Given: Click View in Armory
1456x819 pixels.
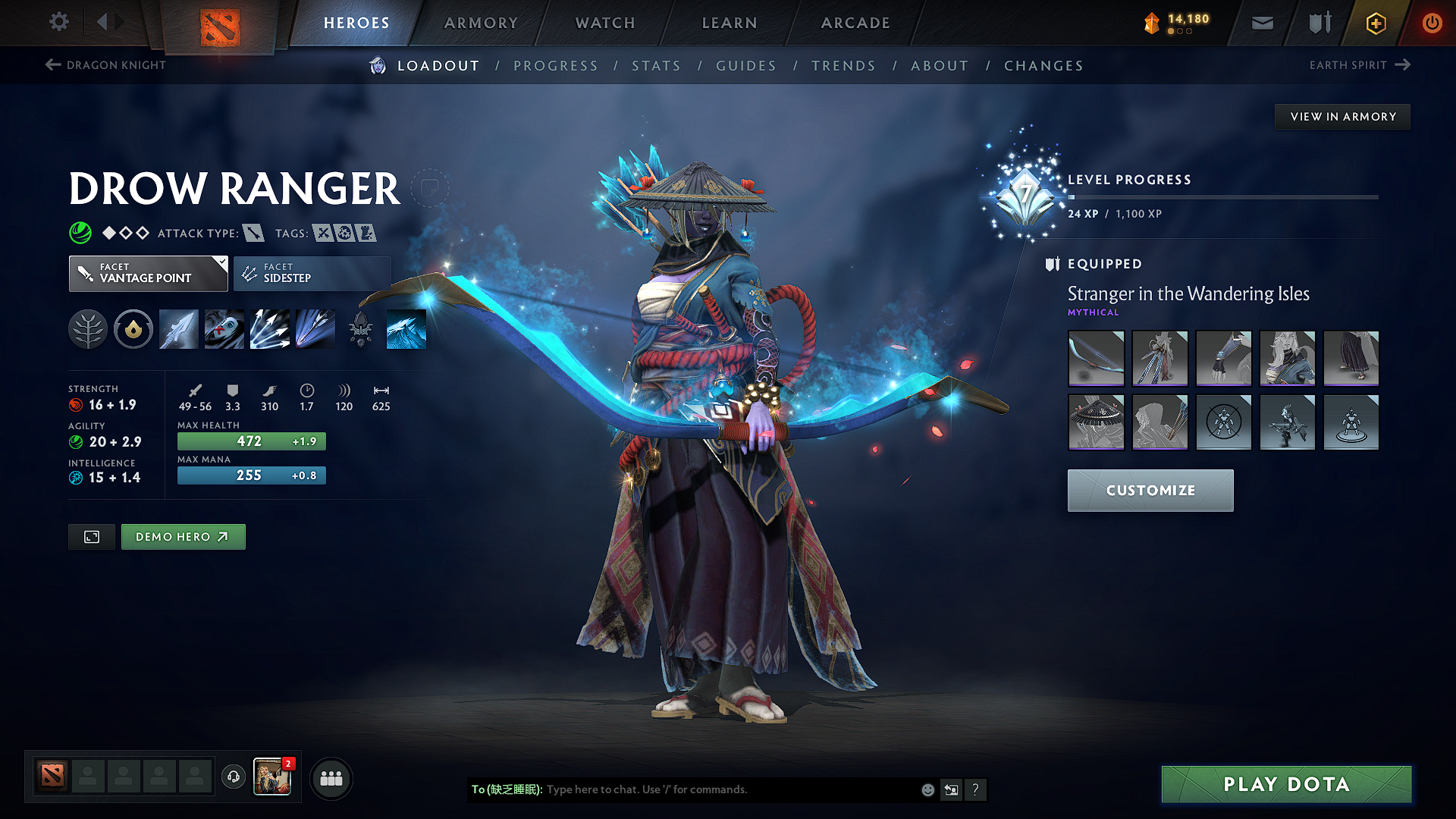Looking at the screenshot, I should [1342, 116].
